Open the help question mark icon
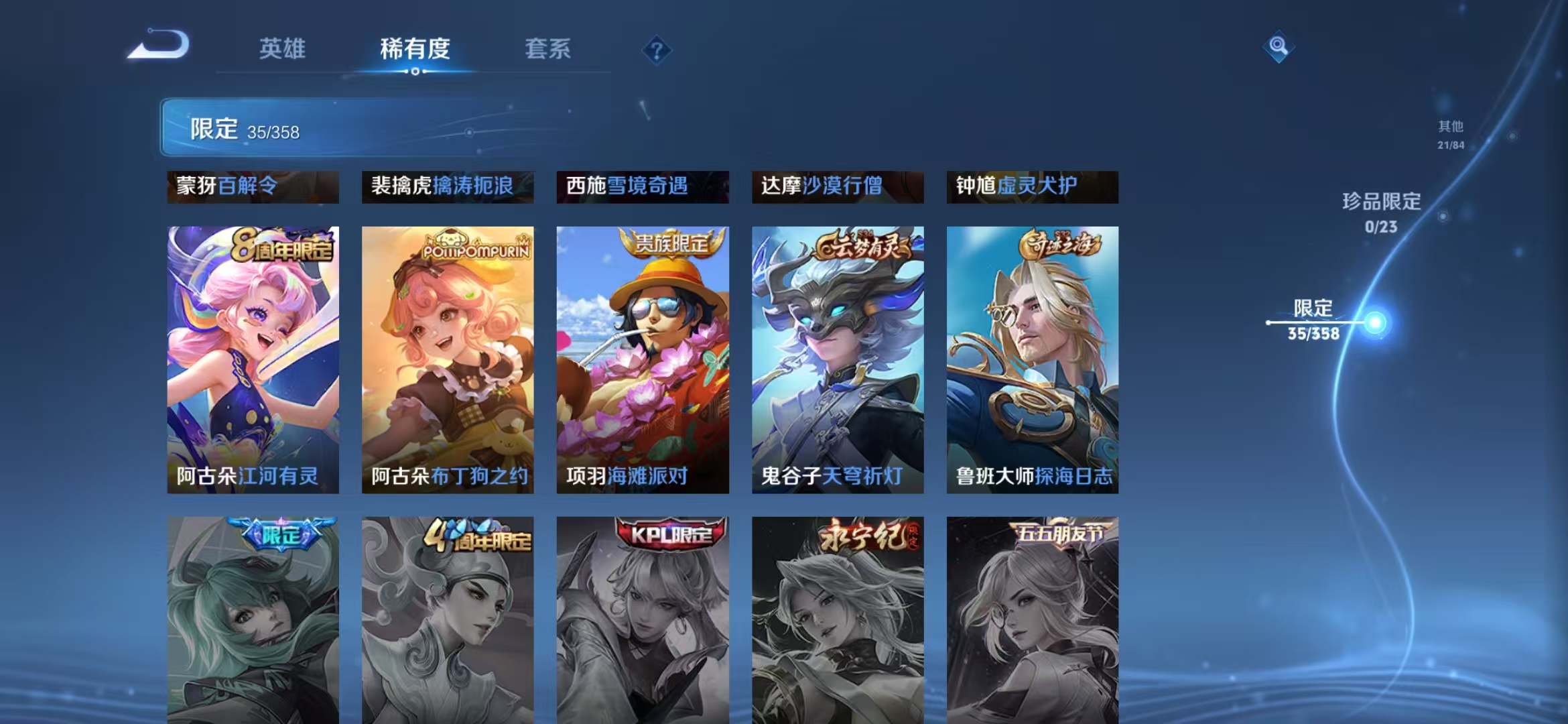 tap(657, 50)
